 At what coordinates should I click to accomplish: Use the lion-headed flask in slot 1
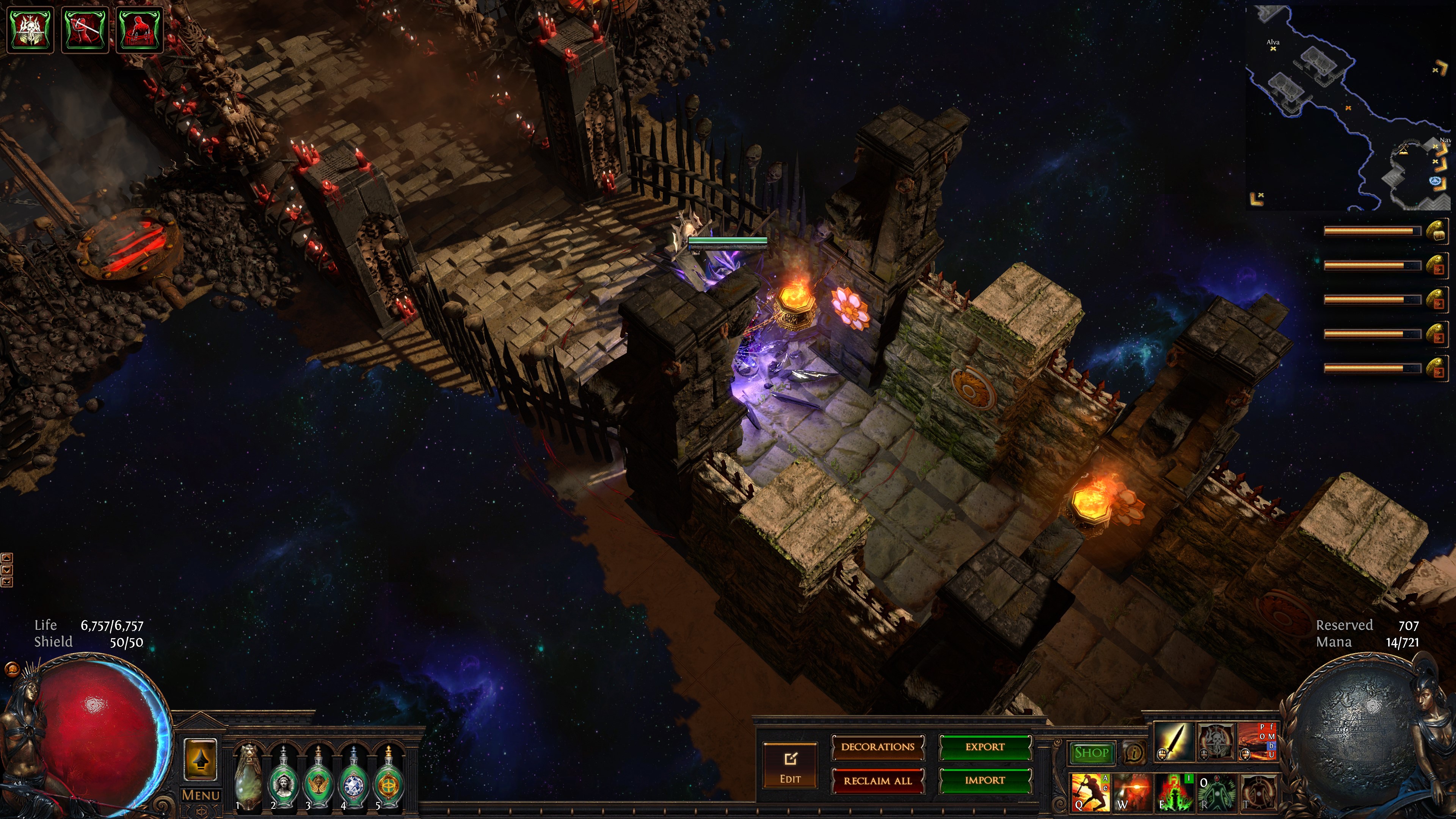click(248, 778)
